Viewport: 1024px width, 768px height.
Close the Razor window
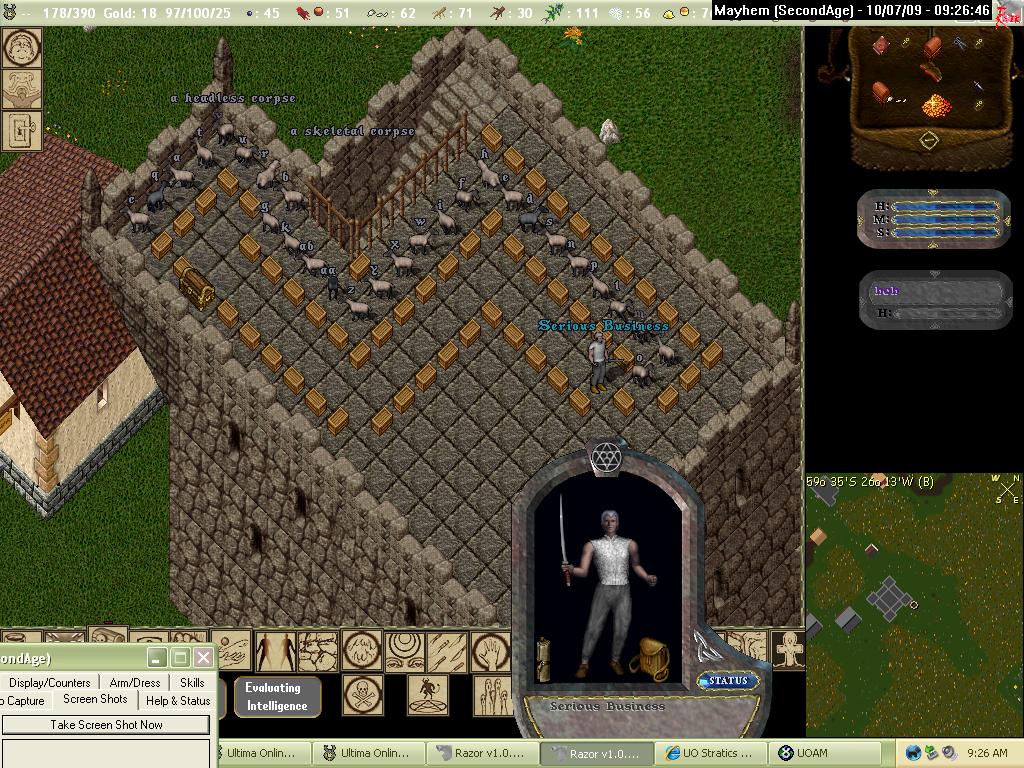(203, 657)
